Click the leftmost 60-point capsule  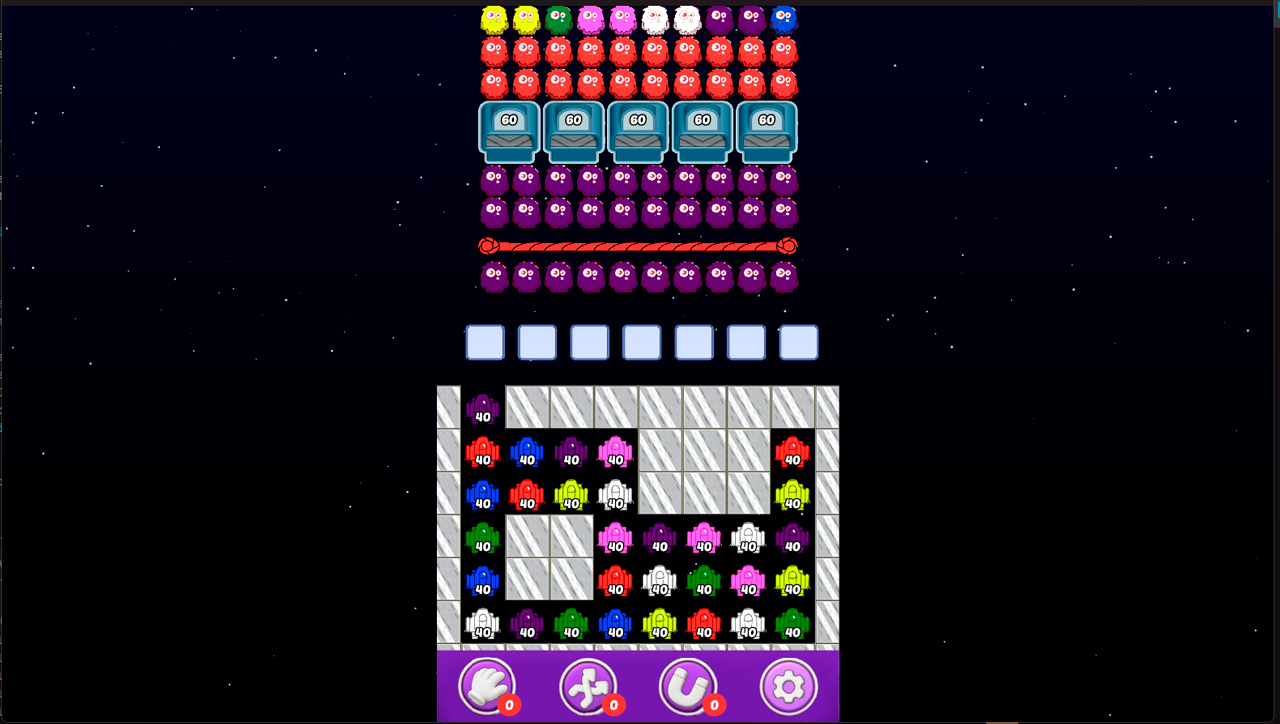pyautogui.click(x=509, y=130)
